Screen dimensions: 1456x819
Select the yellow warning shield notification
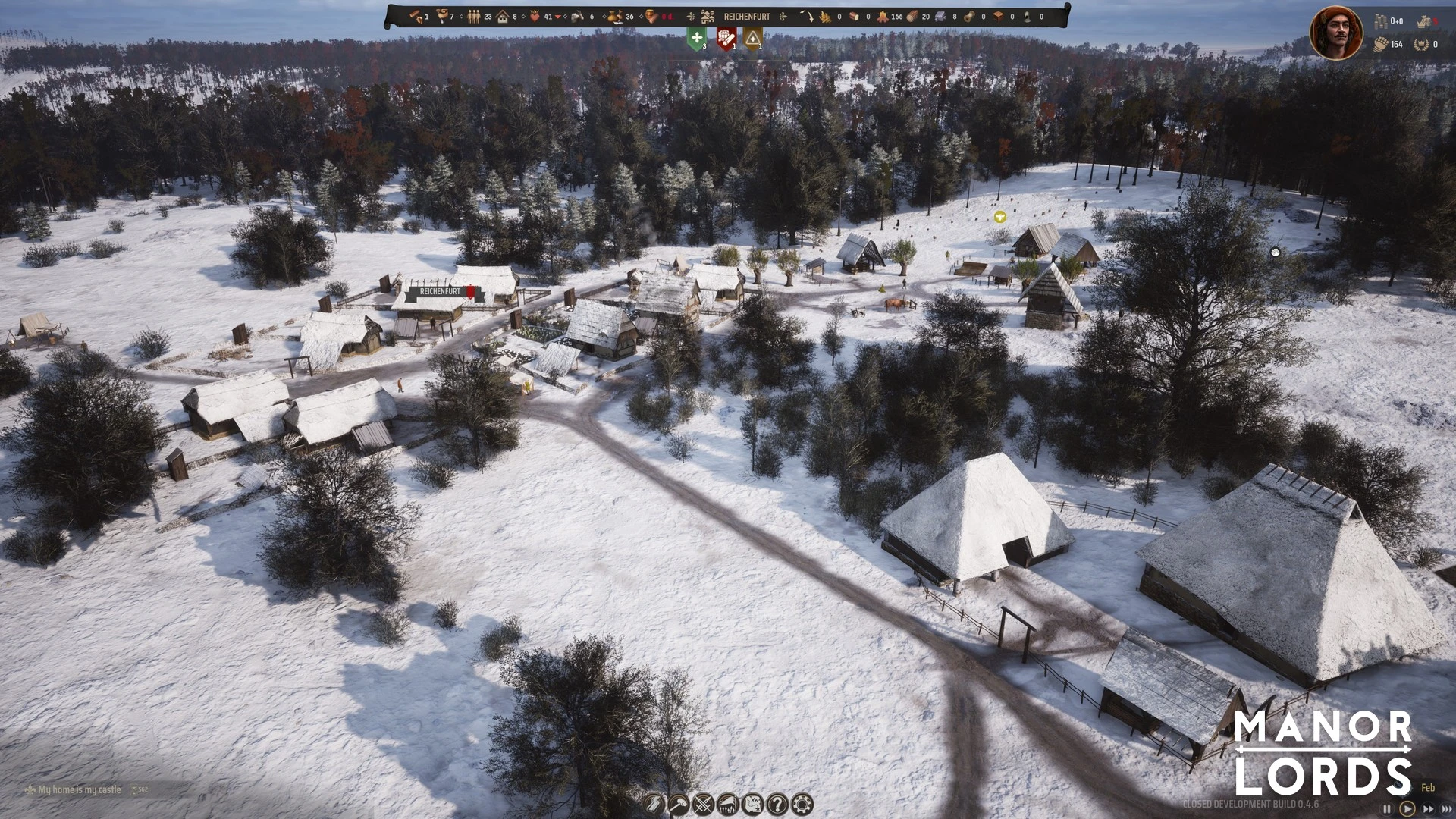click(x=752, y=38)
